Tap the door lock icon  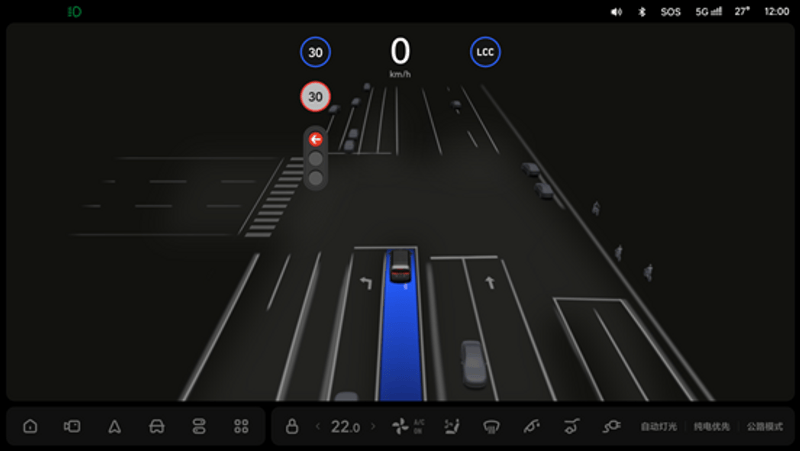pos(292,426)
